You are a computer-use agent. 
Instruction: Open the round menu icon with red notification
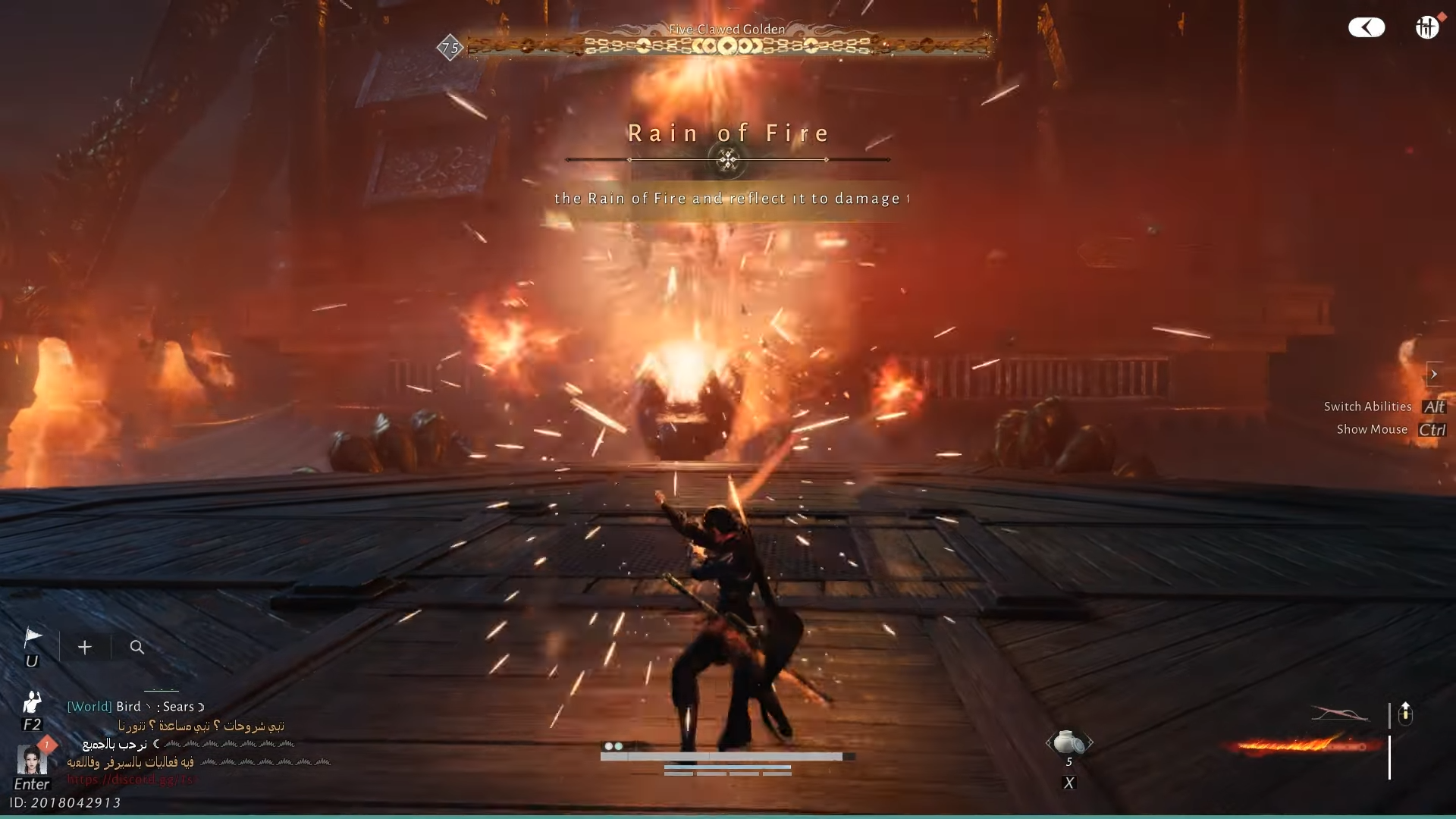point(1427,27)
